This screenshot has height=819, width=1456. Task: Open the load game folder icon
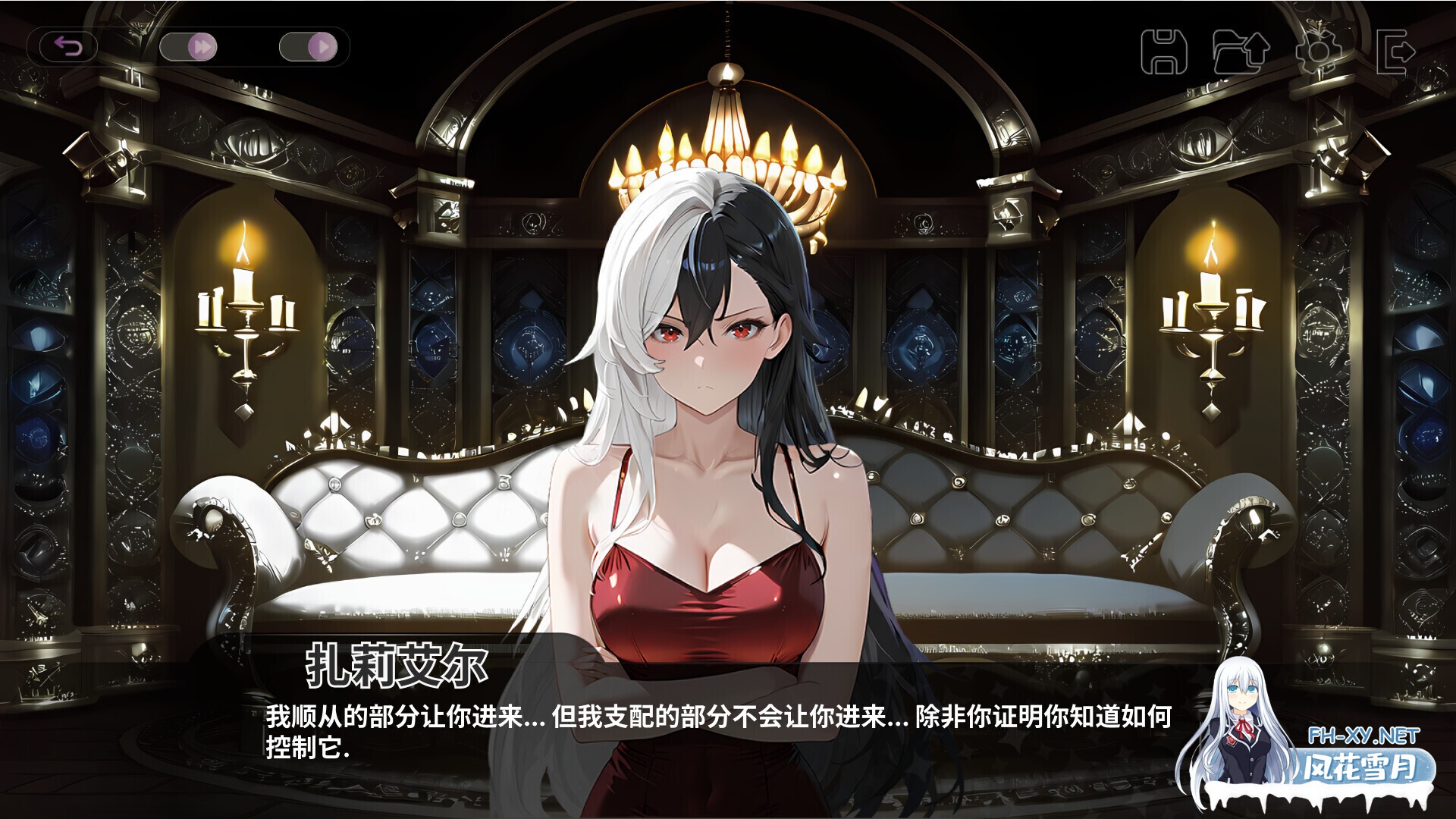click(x=1241, y=52)
